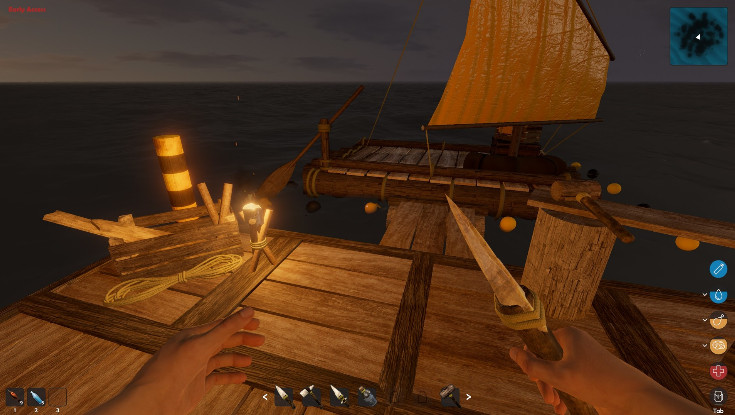Open the blue pencil notes icon
The image size is (735, 415).
pos(718,269)
